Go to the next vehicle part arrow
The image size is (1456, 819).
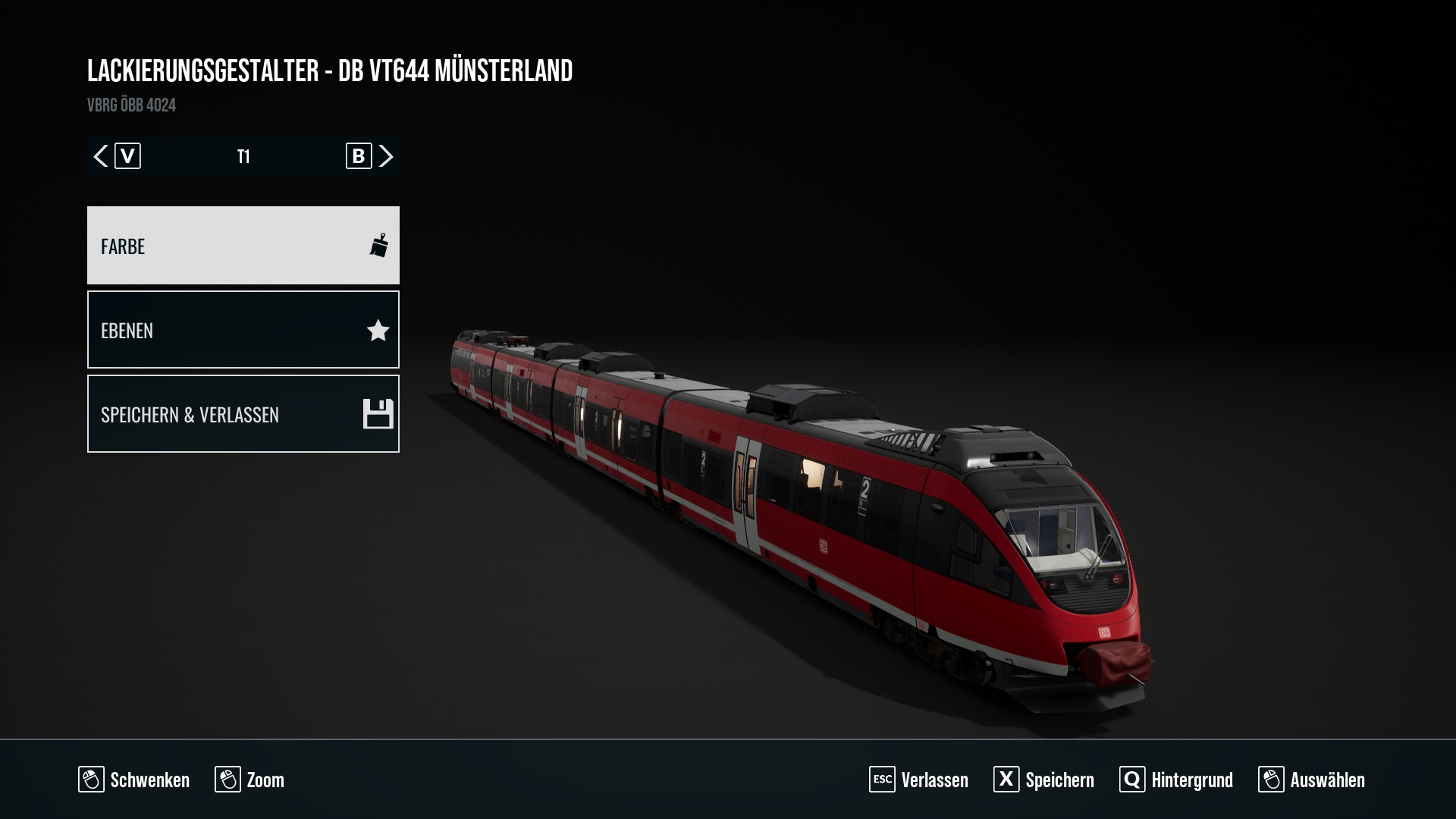(x=386, y=156)
